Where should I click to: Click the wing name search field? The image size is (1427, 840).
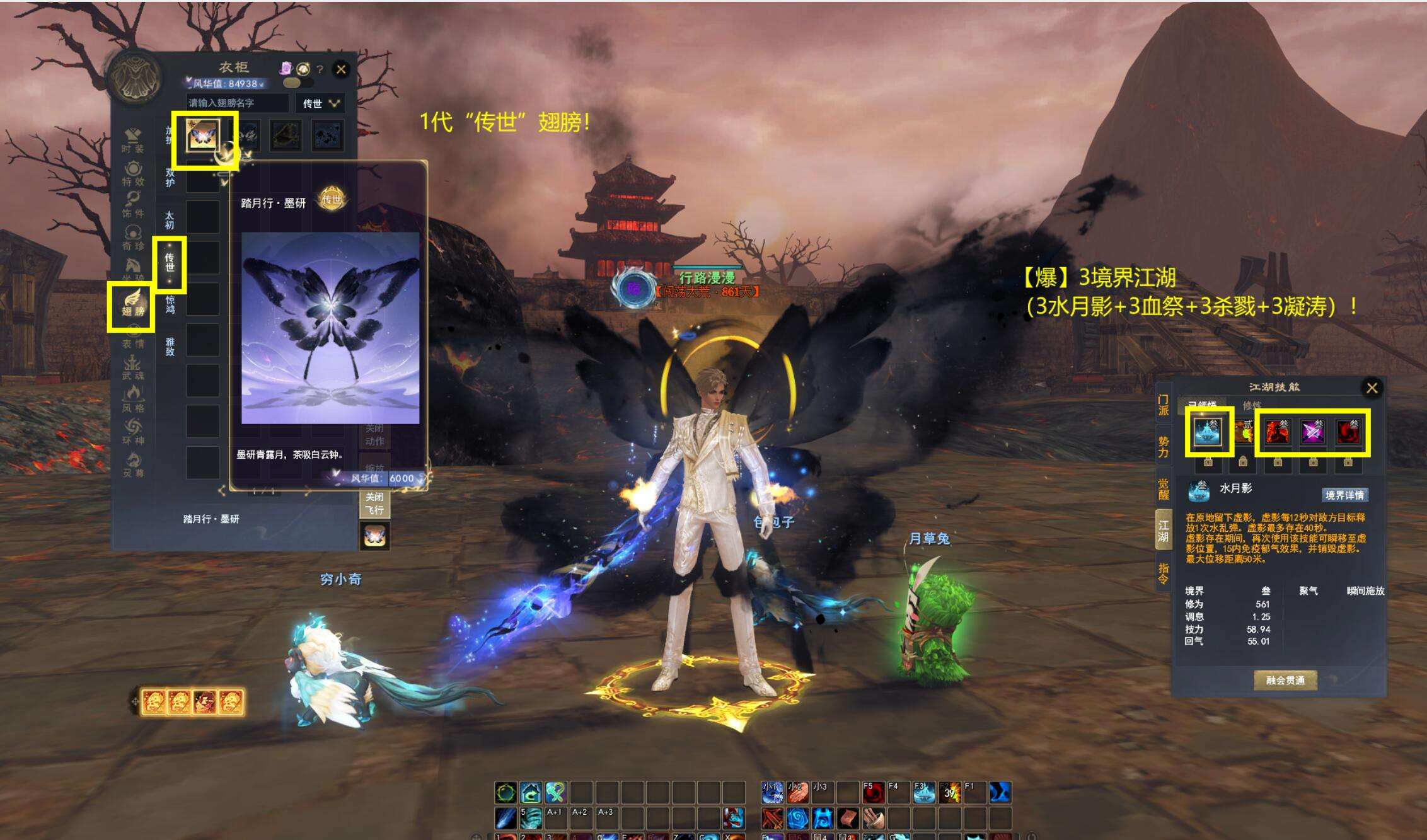(238, 103)
